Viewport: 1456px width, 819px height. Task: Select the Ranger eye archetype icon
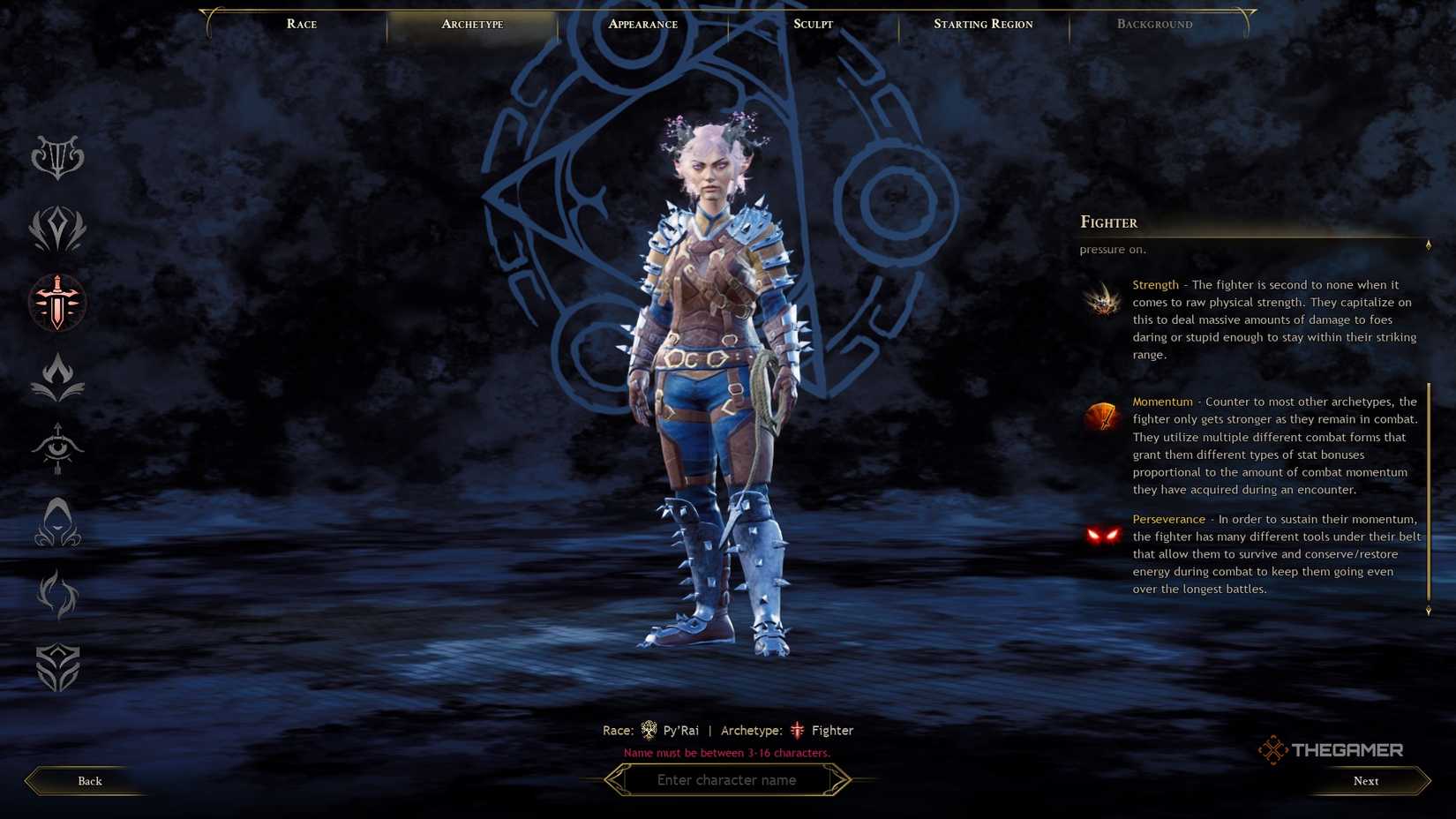[56, 450]
